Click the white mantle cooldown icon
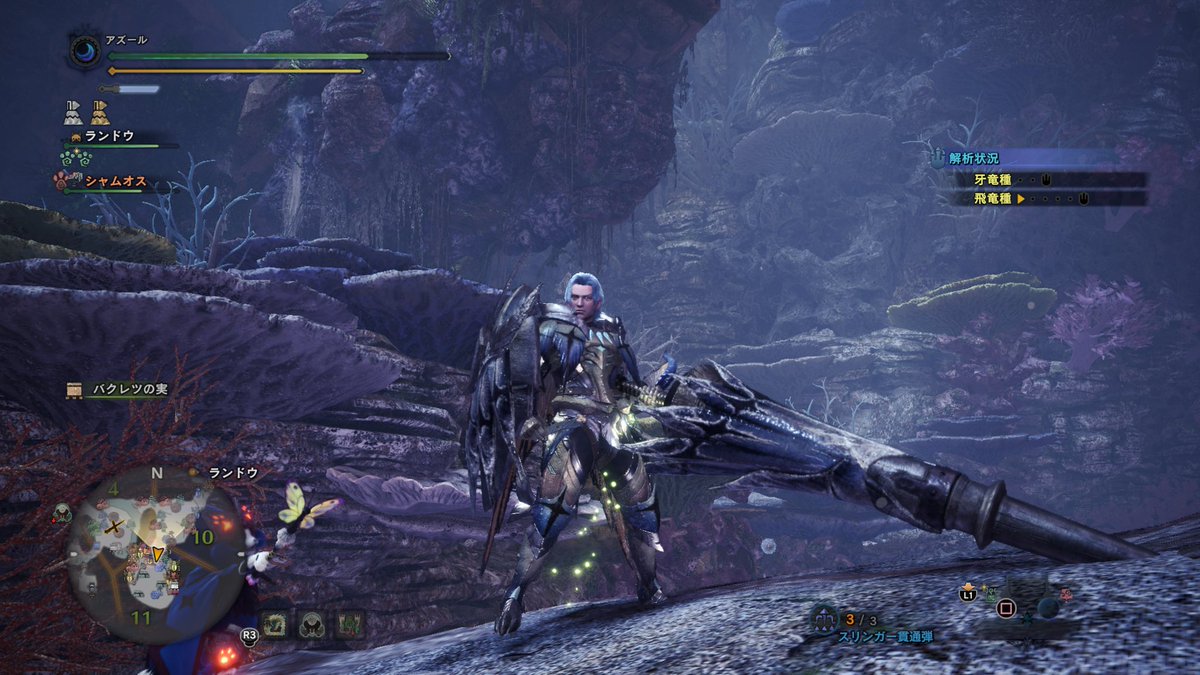The height and width of the screenshot is (675, 1200). pos(73,111)
